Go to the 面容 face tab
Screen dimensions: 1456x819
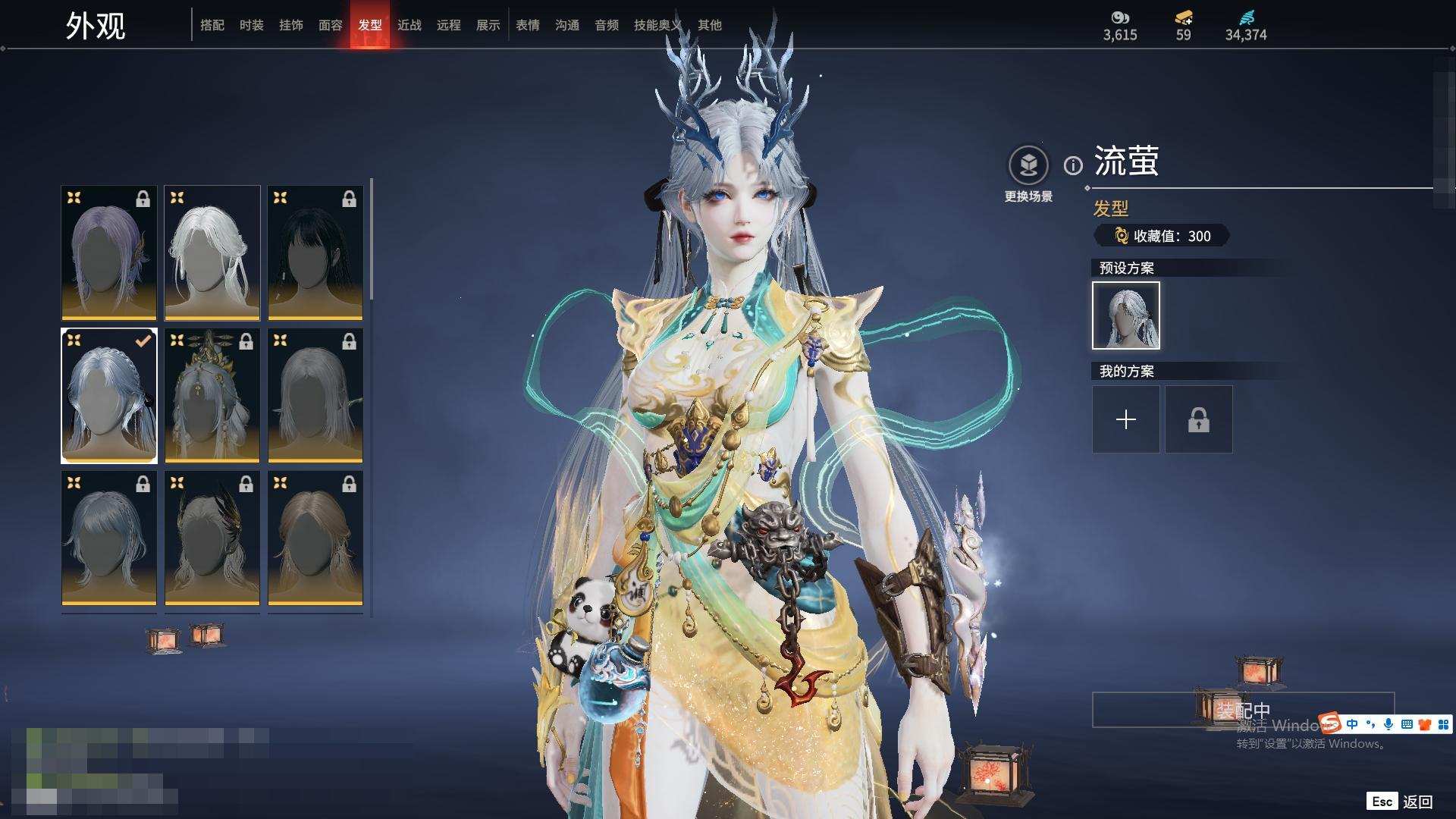coord(331,25)
